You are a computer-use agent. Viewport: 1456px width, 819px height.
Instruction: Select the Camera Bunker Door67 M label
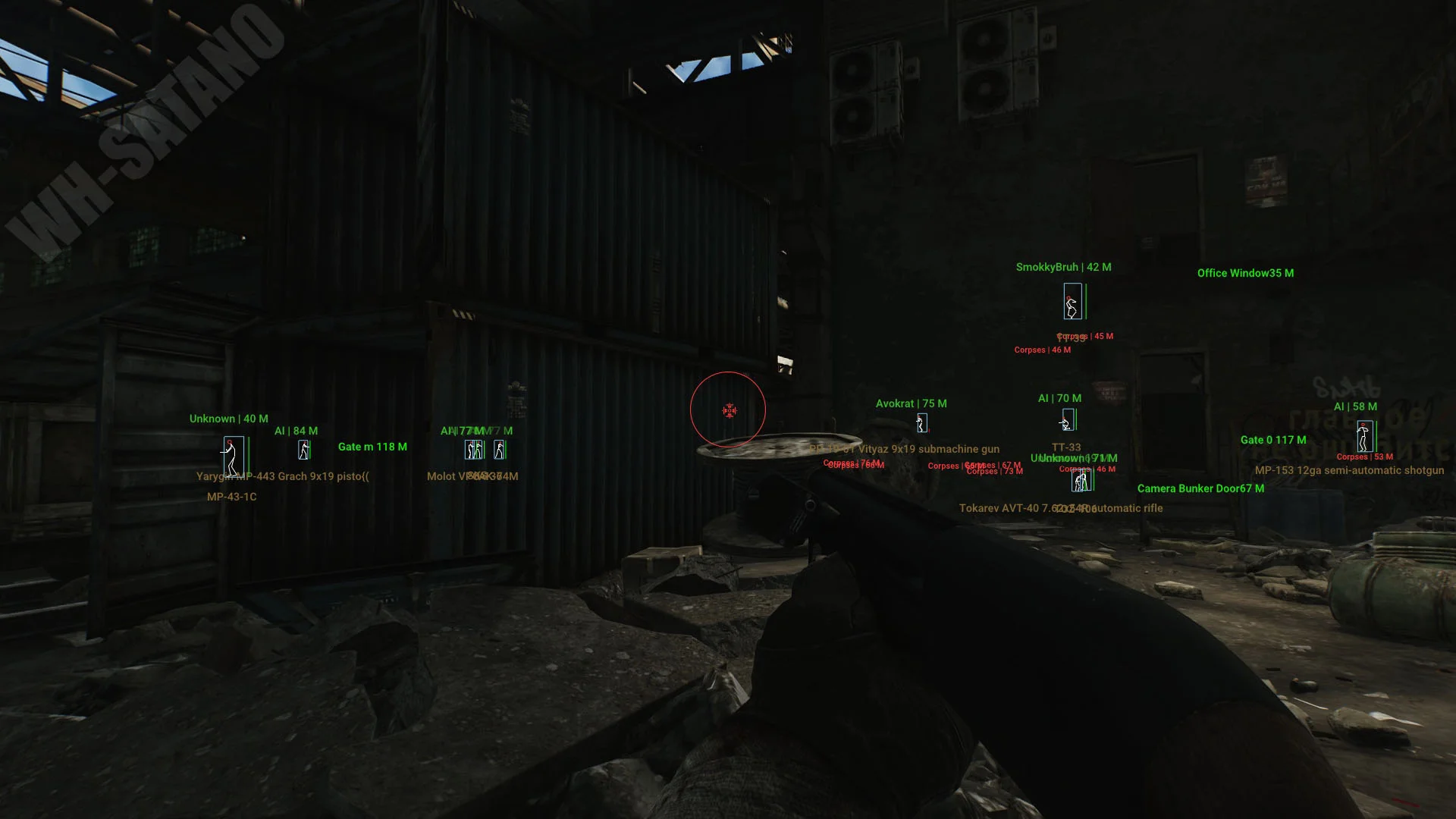[x=1200, y=488]
